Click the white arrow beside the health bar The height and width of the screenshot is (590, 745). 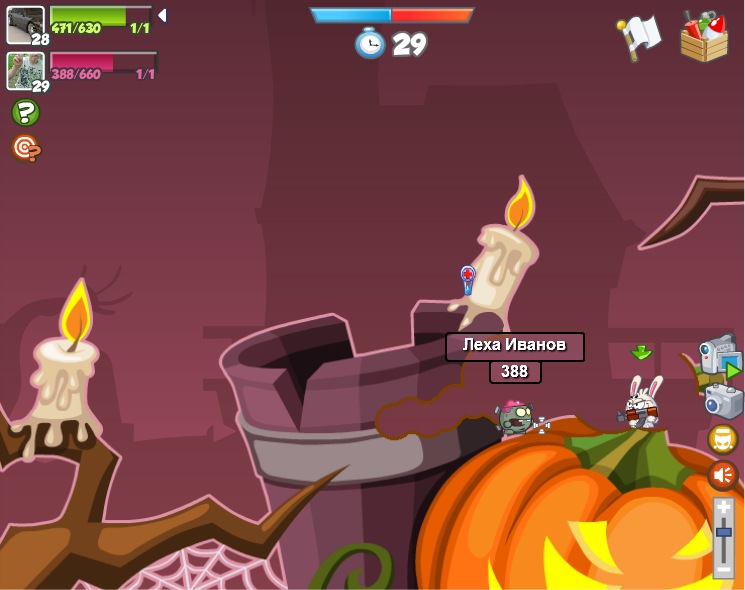[163, 15]
